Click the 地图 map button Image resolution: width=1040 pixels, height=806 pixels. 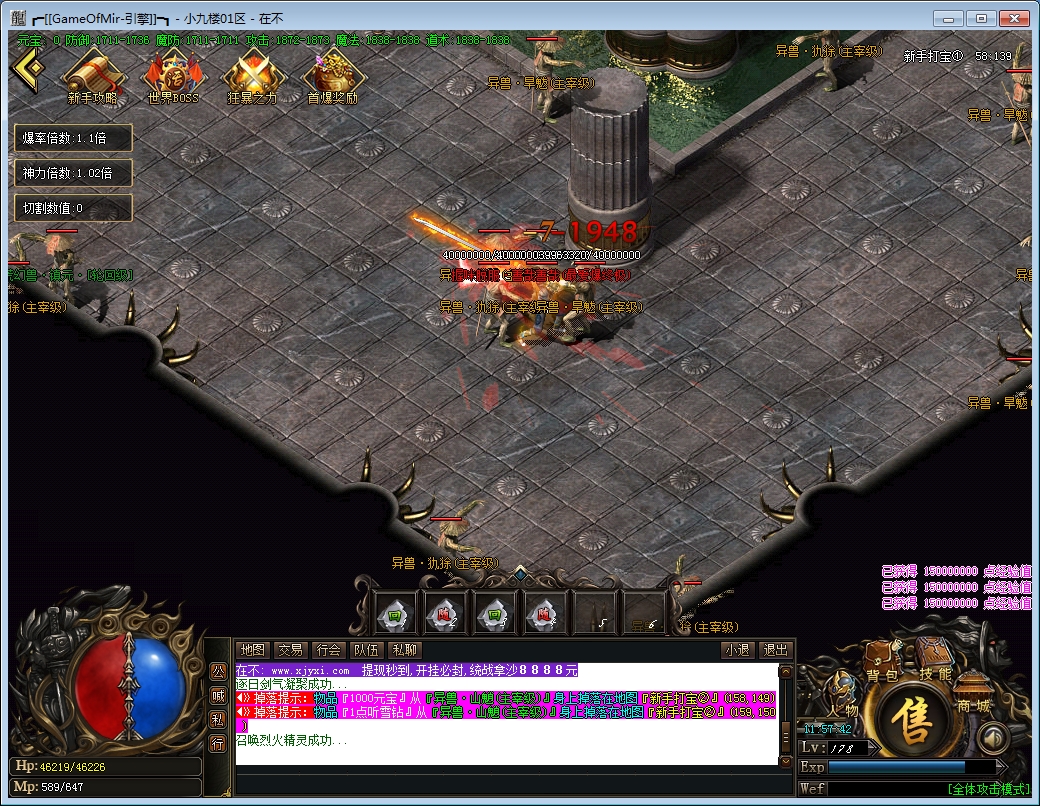pyautogui.click(x=254, y=650)
